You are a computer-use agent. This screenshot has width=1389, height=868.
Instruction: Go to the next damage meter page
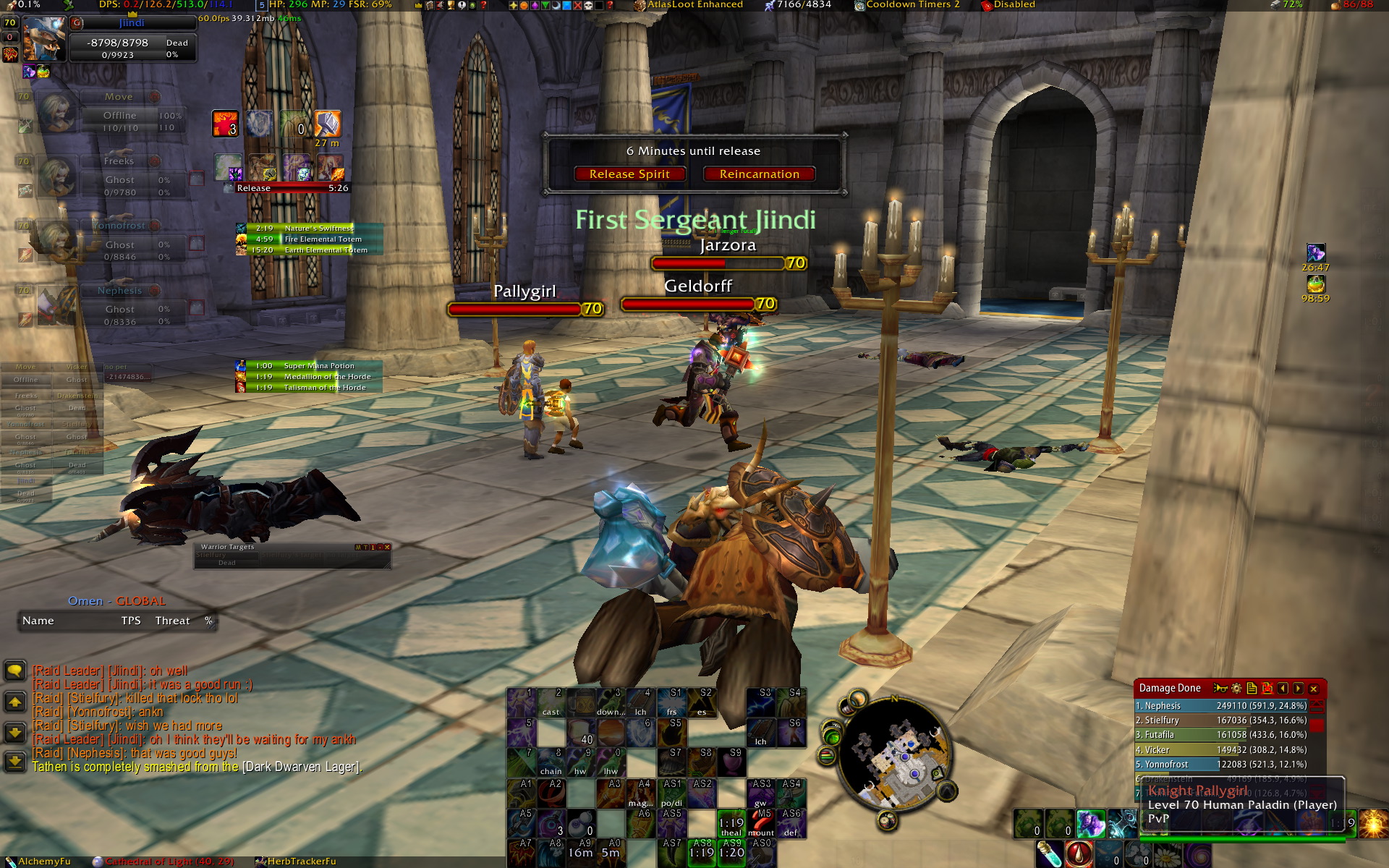1299,689
